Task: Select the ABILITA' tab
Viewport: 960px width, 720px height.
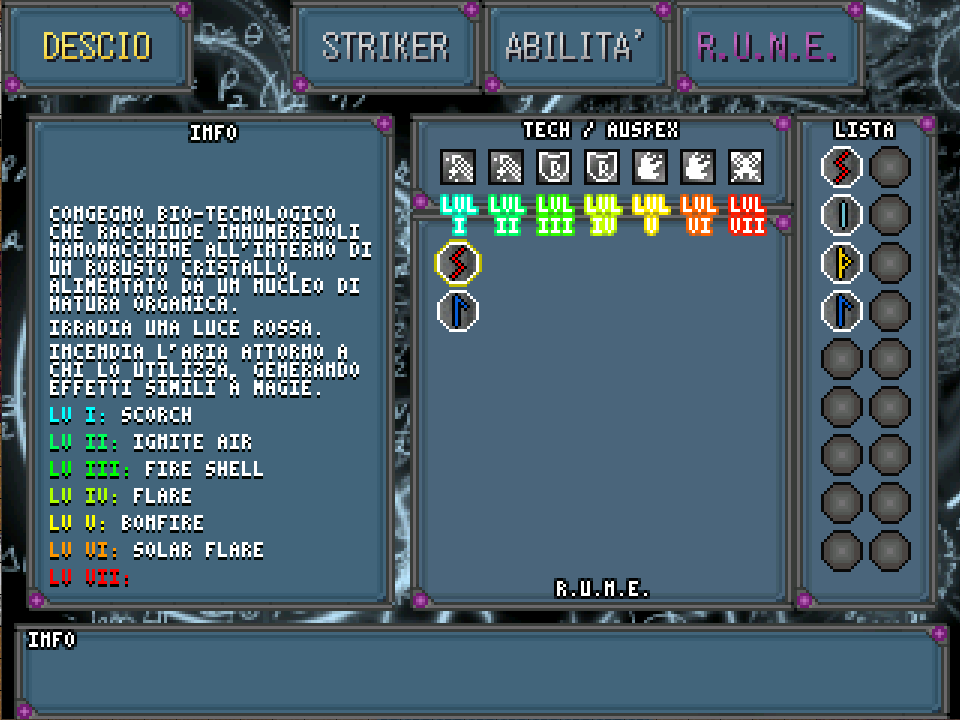Action: pos(575,47)
